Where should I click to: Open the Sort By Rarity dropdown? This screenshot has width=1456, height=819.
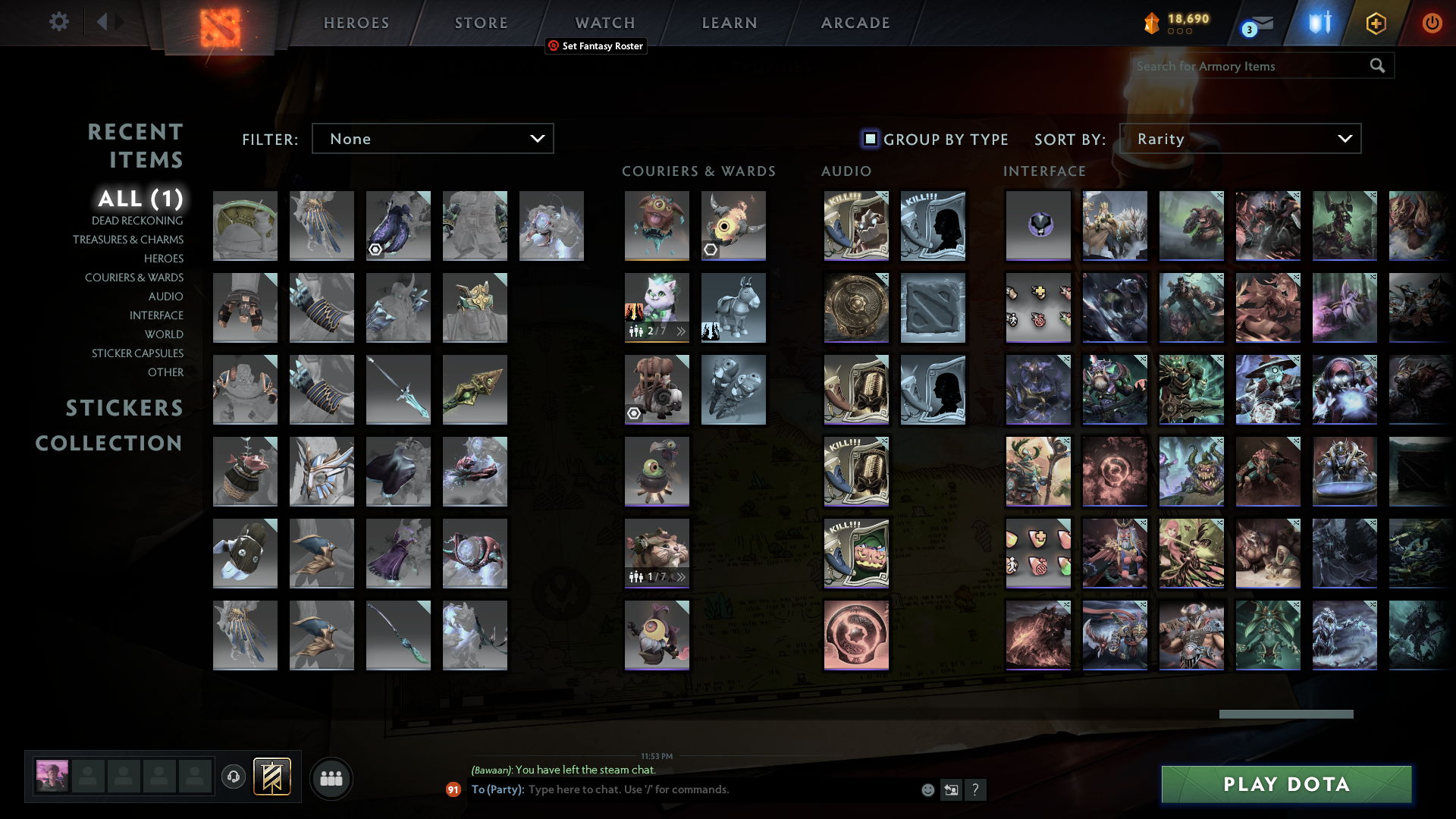click(1240, 138)
